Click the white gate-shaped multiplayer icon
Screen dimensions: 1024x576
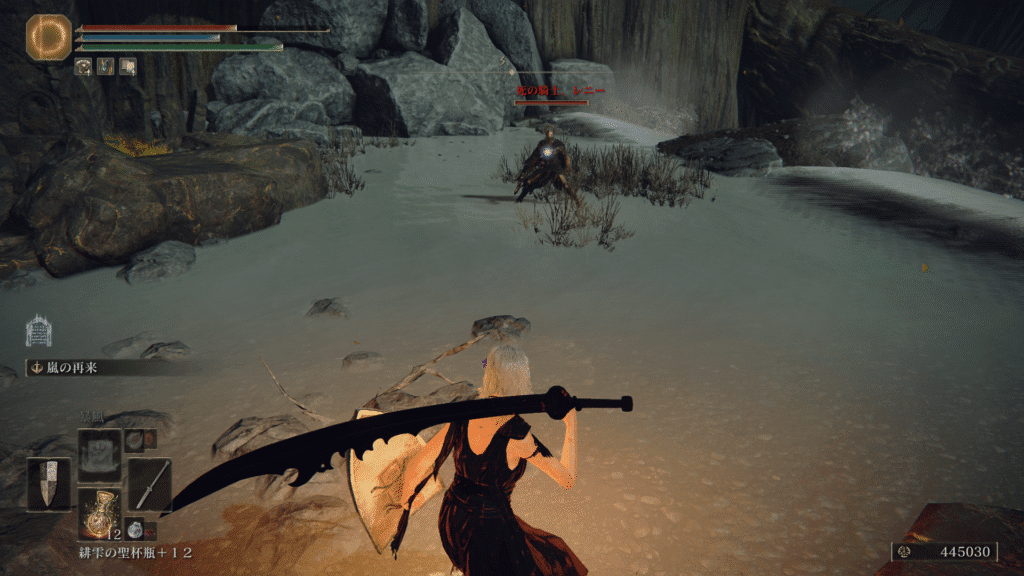tap(38, 331)
